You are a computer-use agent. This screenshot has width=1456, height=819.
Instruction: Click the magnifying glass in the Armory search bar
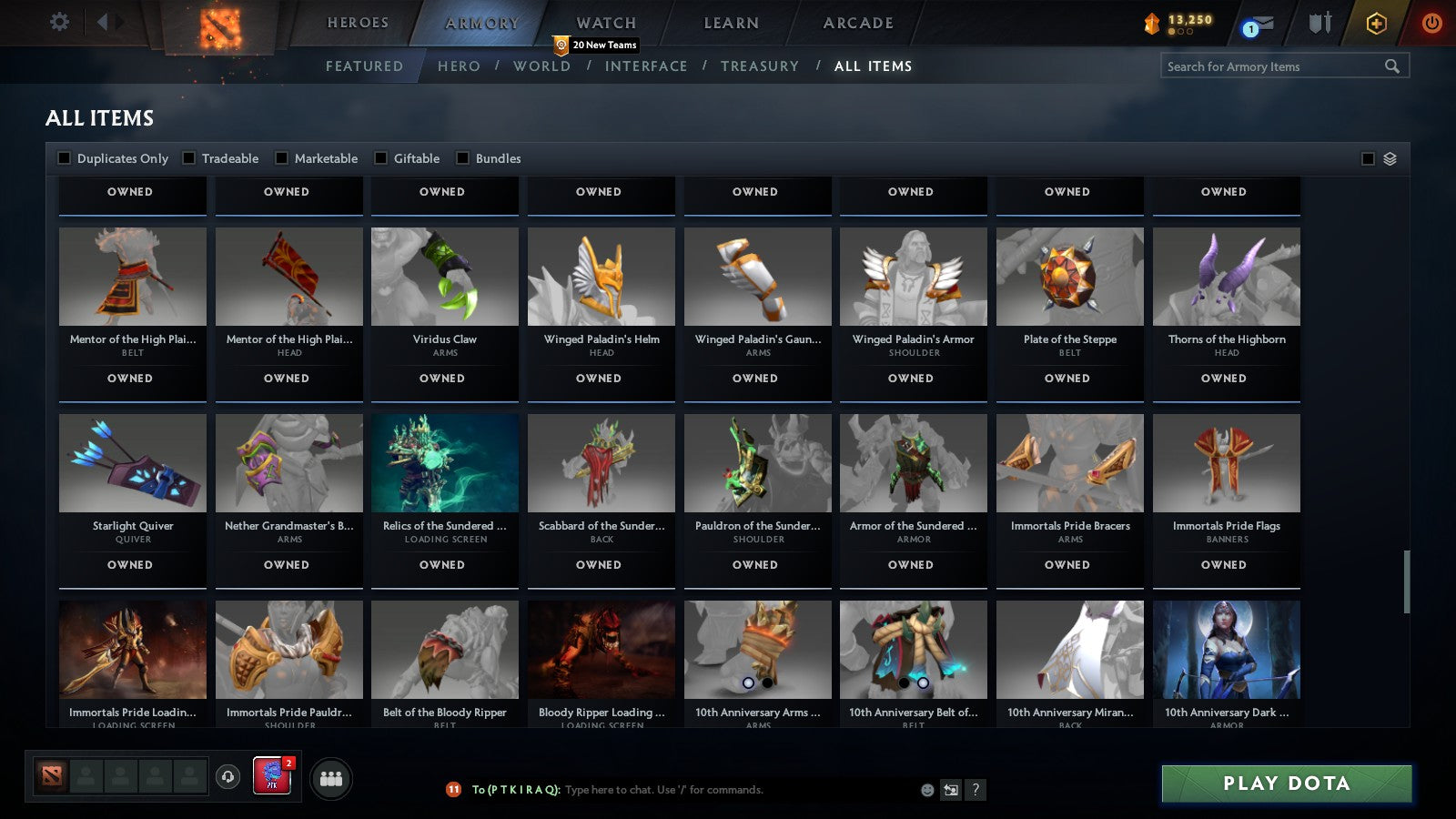[x=1392, y=66]
